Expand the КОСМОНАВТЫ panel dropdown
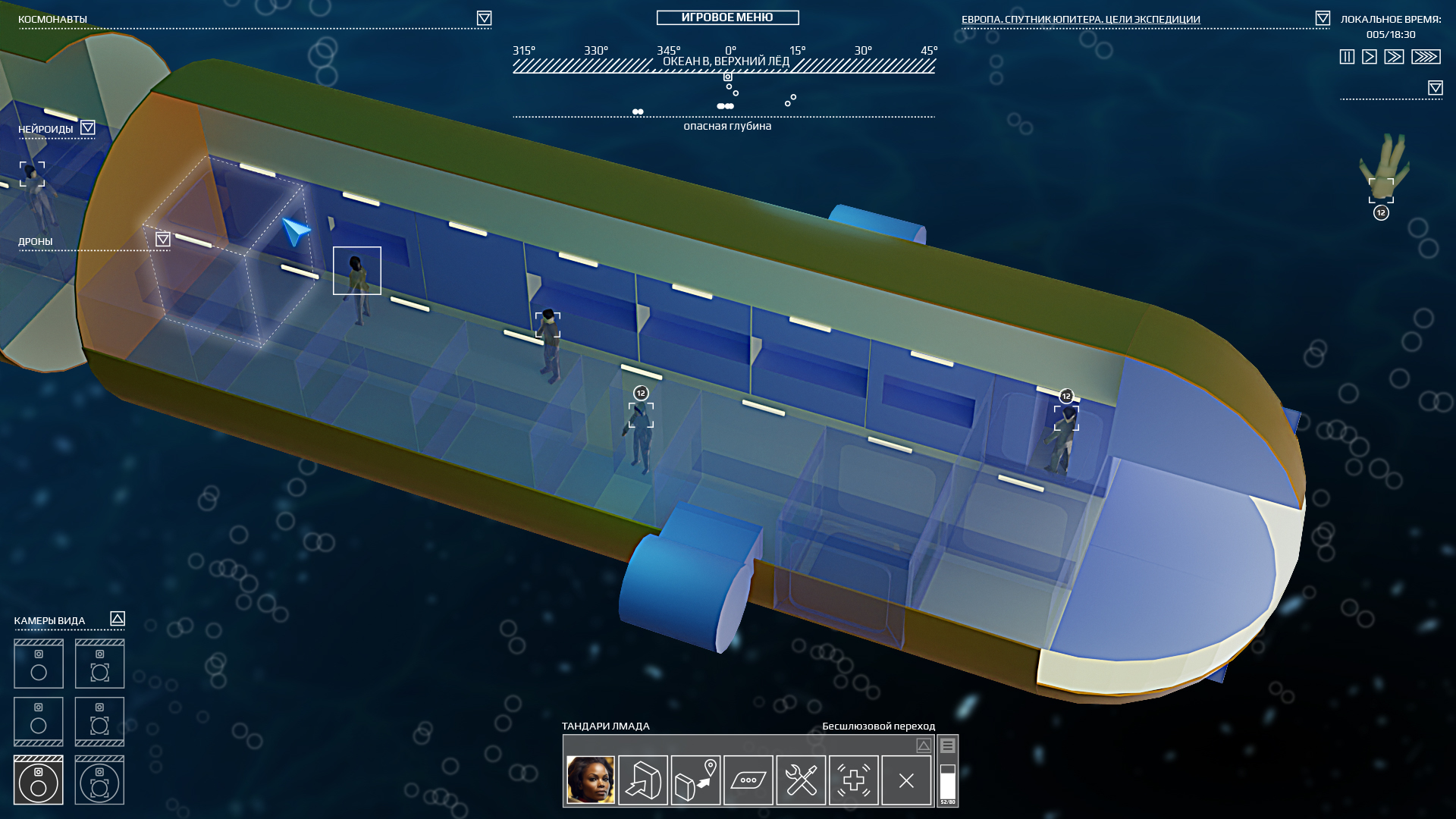Screen dimensions: 1456x819 click(484, 18)
